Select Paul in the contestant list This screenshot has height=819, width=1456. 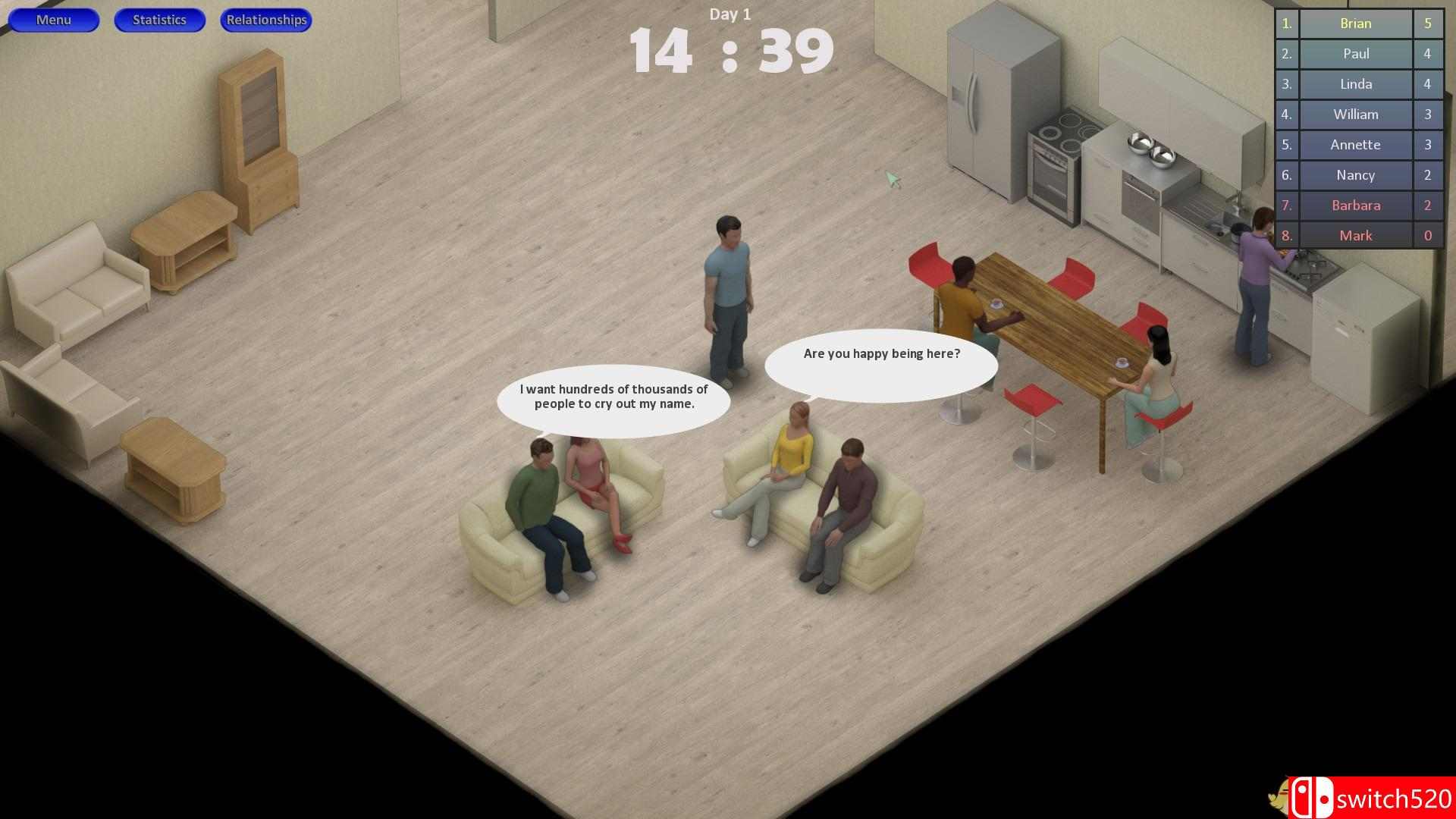tap(1354, 54)
